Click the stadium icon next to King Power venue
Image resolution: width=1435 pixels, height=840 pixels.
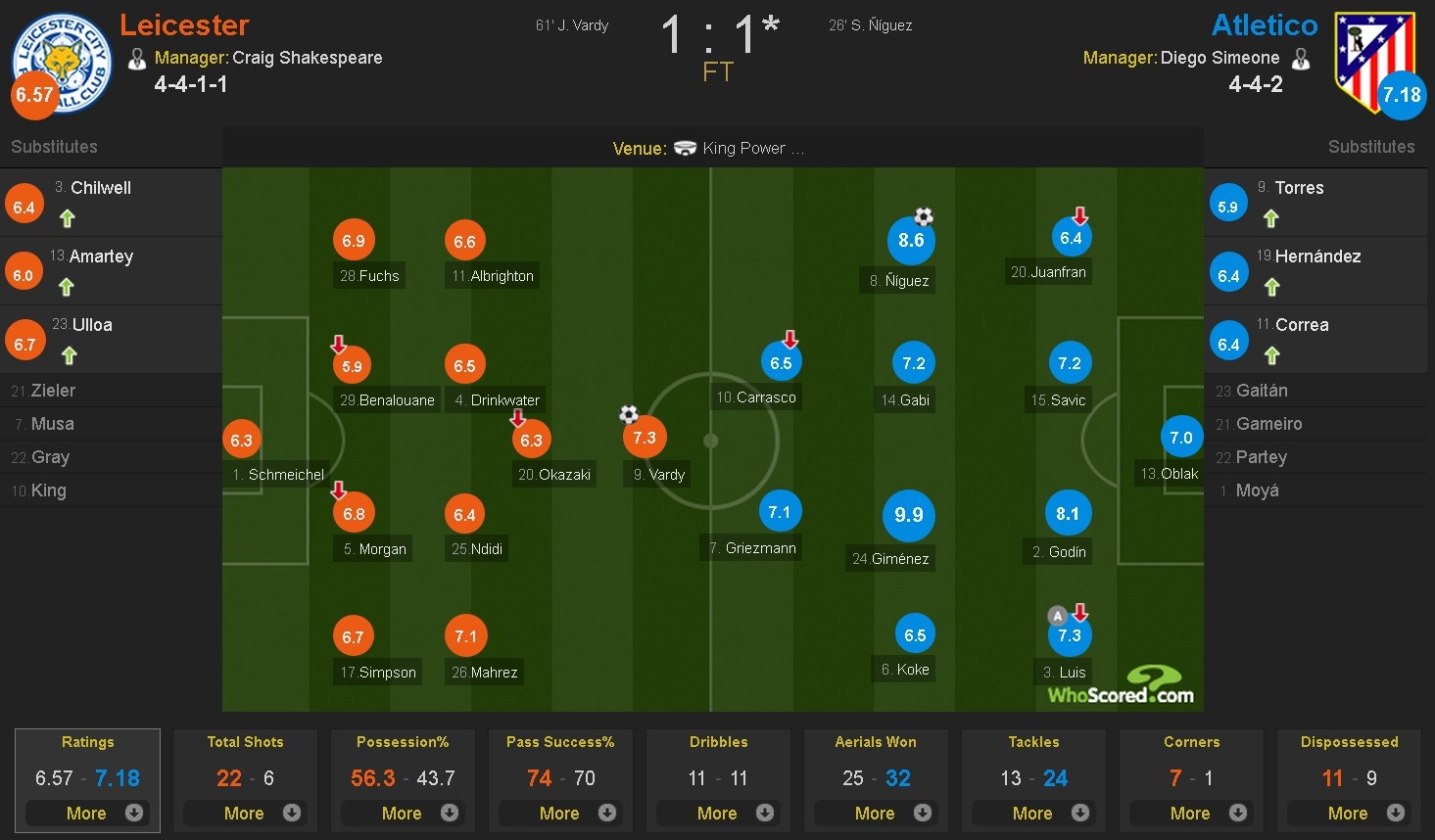point(684,148)
